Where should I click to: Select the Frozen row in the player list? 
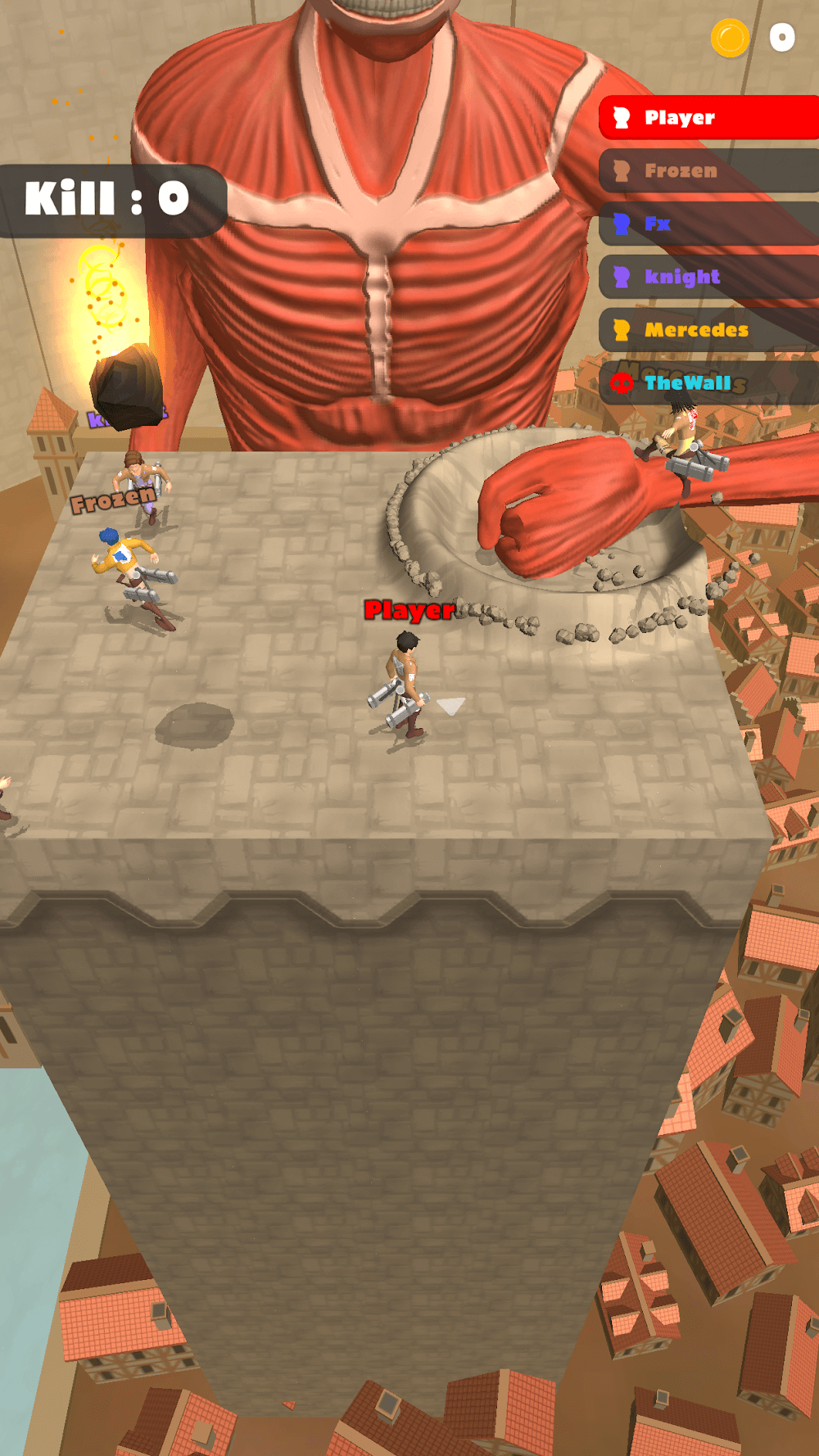pyautogui.click(x=708, y=171)
